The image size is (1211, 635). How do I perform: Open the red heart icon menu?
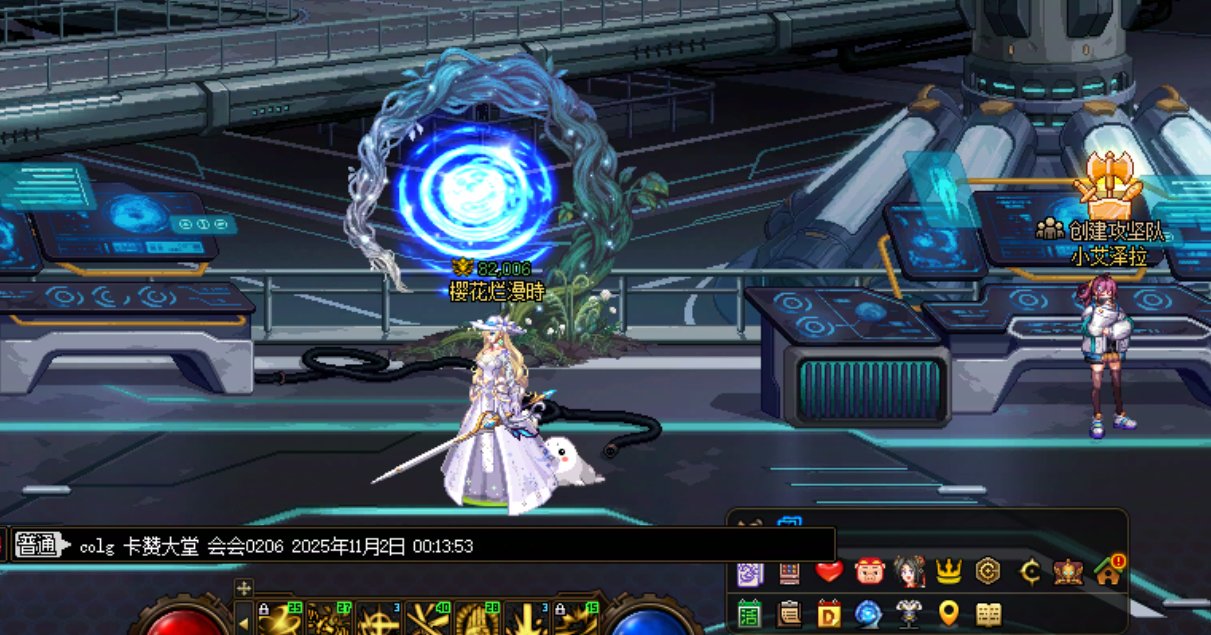[829, 572]
